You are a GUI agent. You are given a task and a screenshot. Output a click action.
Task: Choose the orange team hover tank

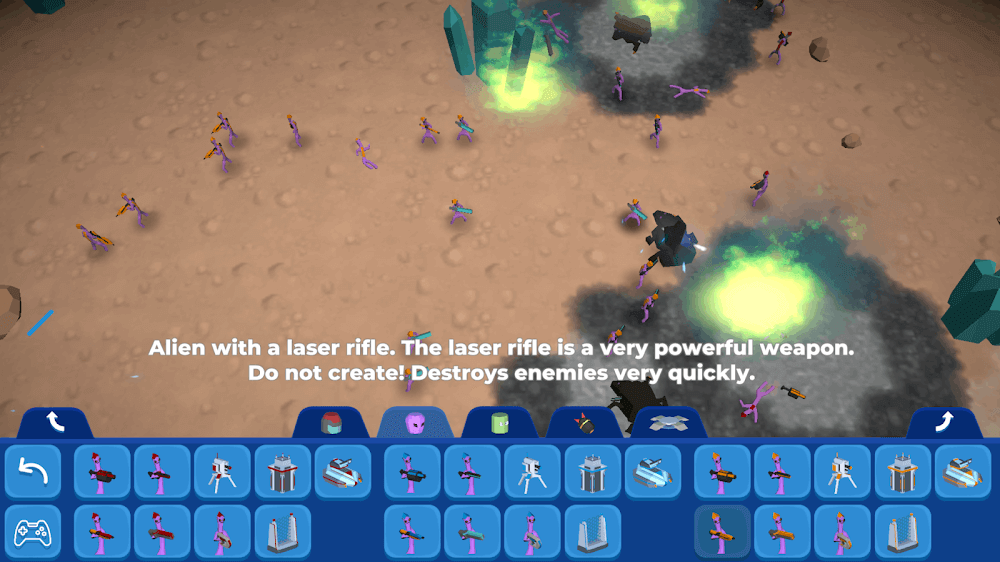pyautogui.click(x=962, y=472)
